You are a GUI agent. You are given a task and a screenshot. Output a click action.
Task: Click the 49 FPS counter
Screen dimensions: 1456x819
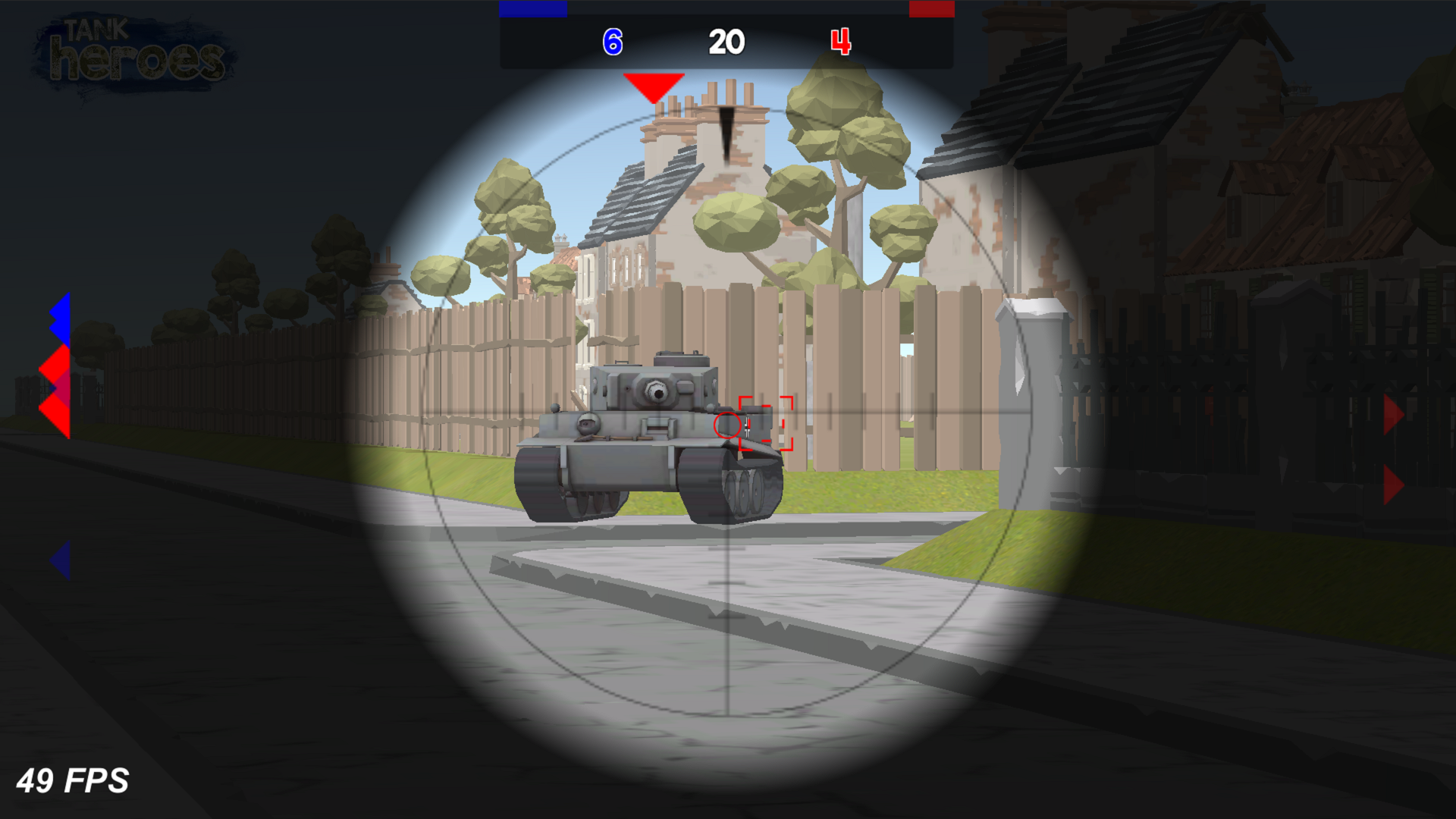tap(74, 780)
